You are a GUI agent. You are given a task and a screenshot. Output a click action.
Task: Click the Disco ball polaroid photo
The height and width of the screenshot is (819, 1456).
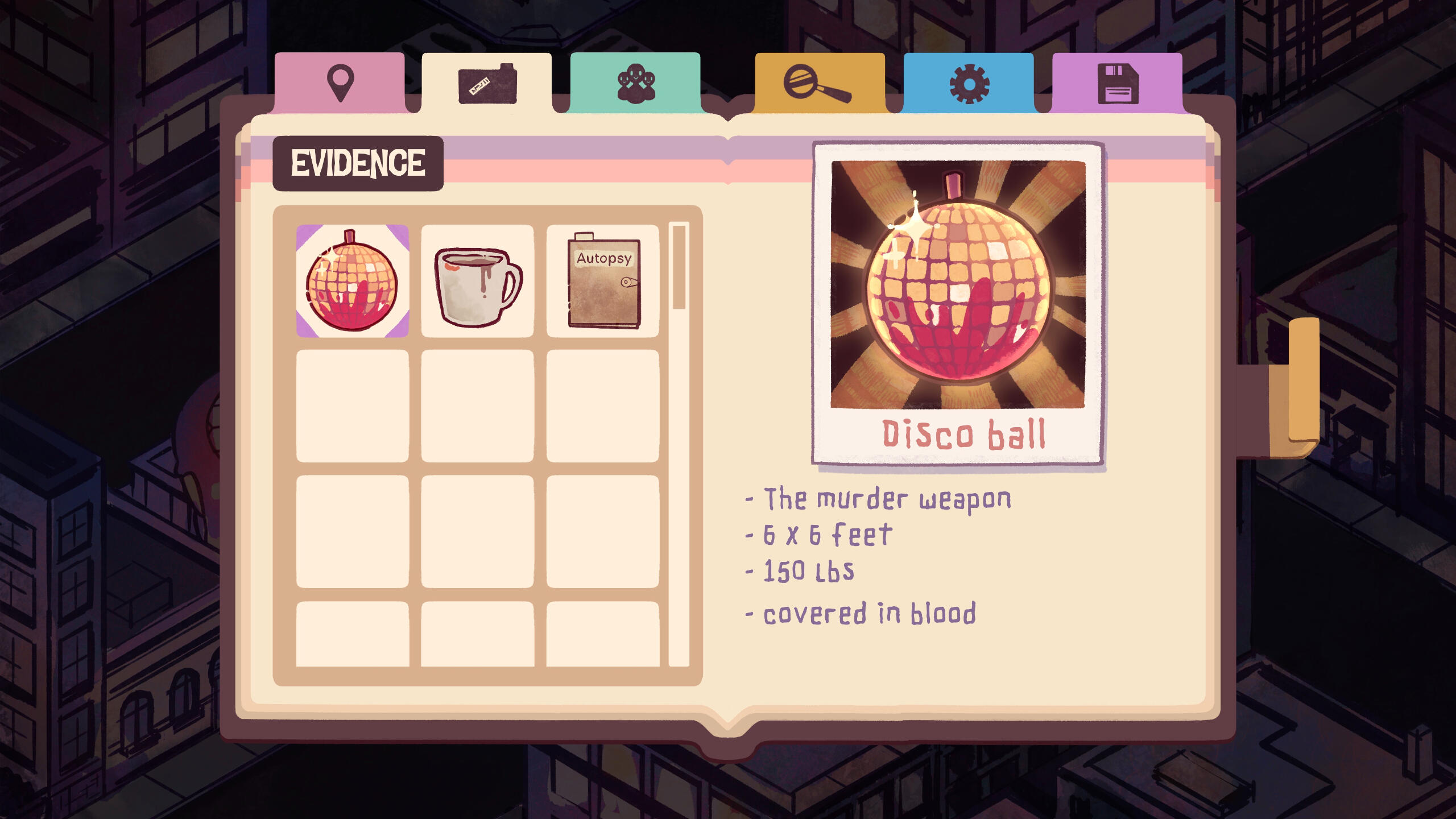(958, 303)
